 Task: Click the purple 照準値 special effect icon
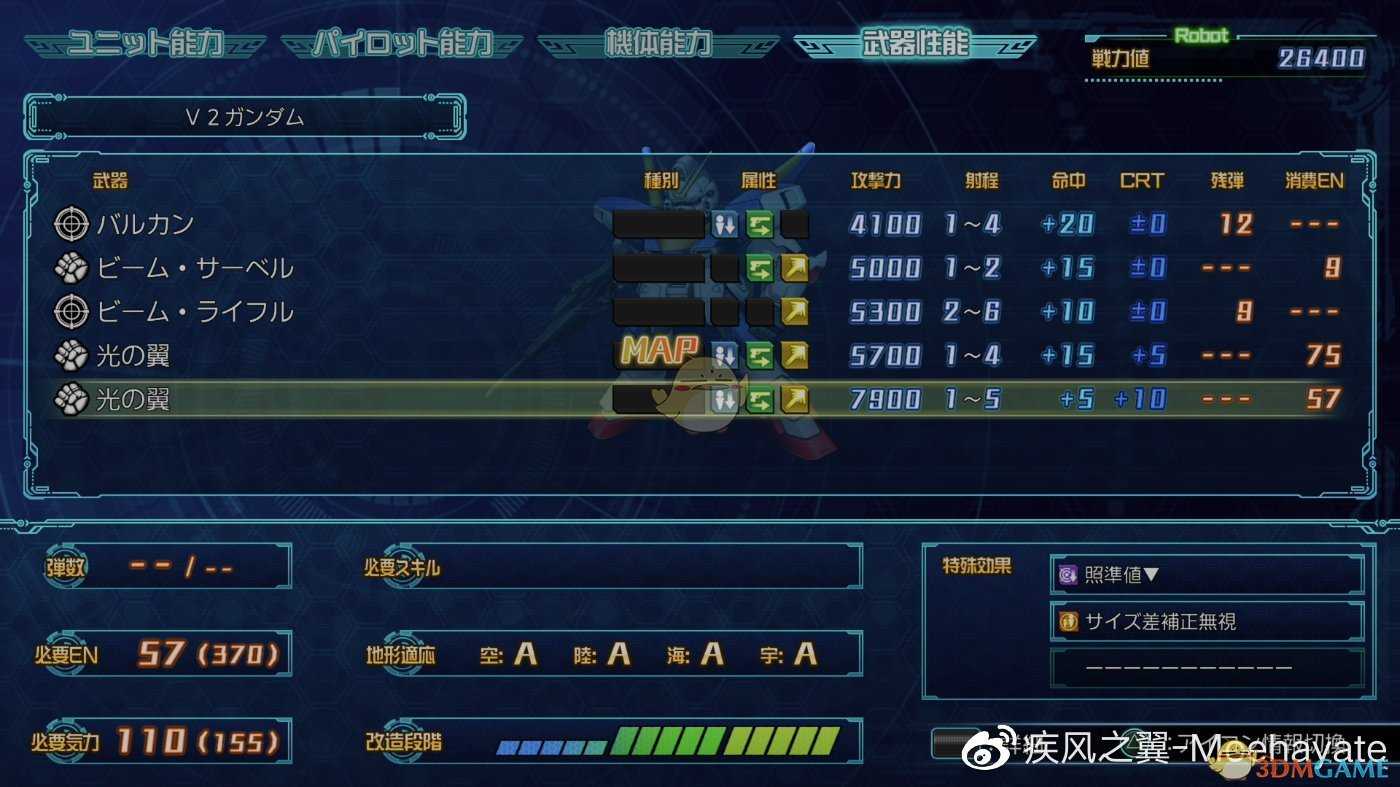click(1069, 574)
